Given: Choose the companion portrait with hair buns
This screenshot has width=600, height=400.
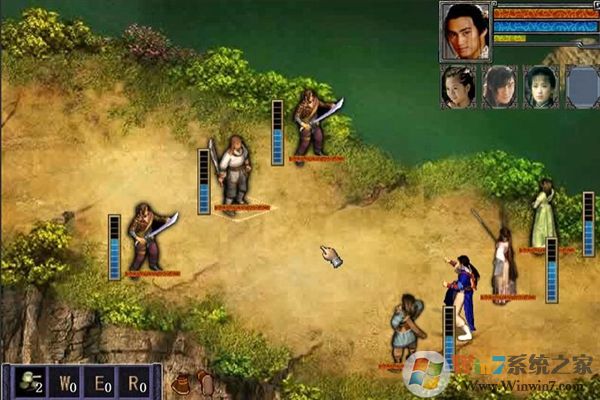Looking at the screenshot, I should [457, 86].
